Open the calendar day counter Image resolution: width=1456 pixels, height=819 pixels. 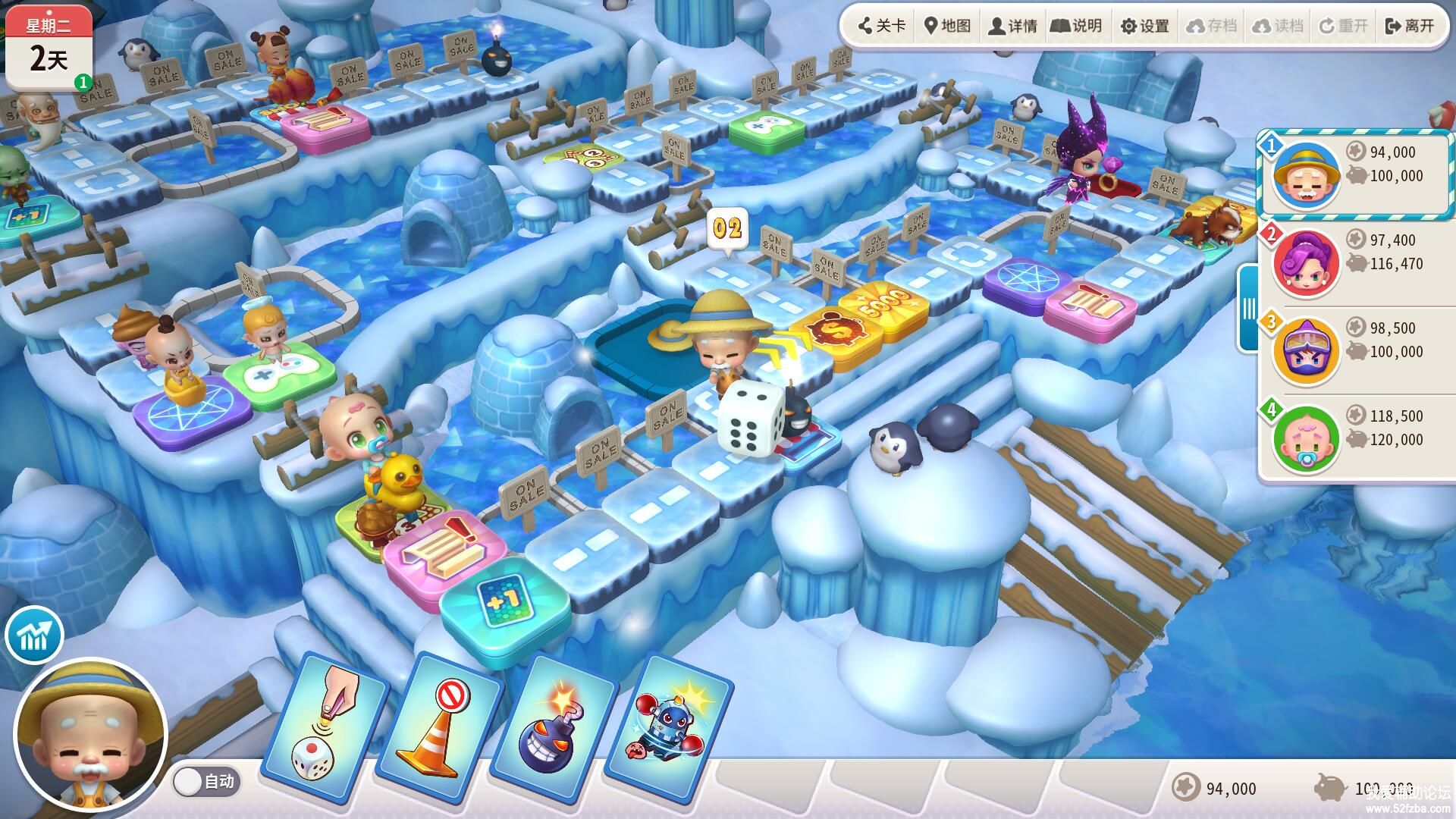click(49, 47)
